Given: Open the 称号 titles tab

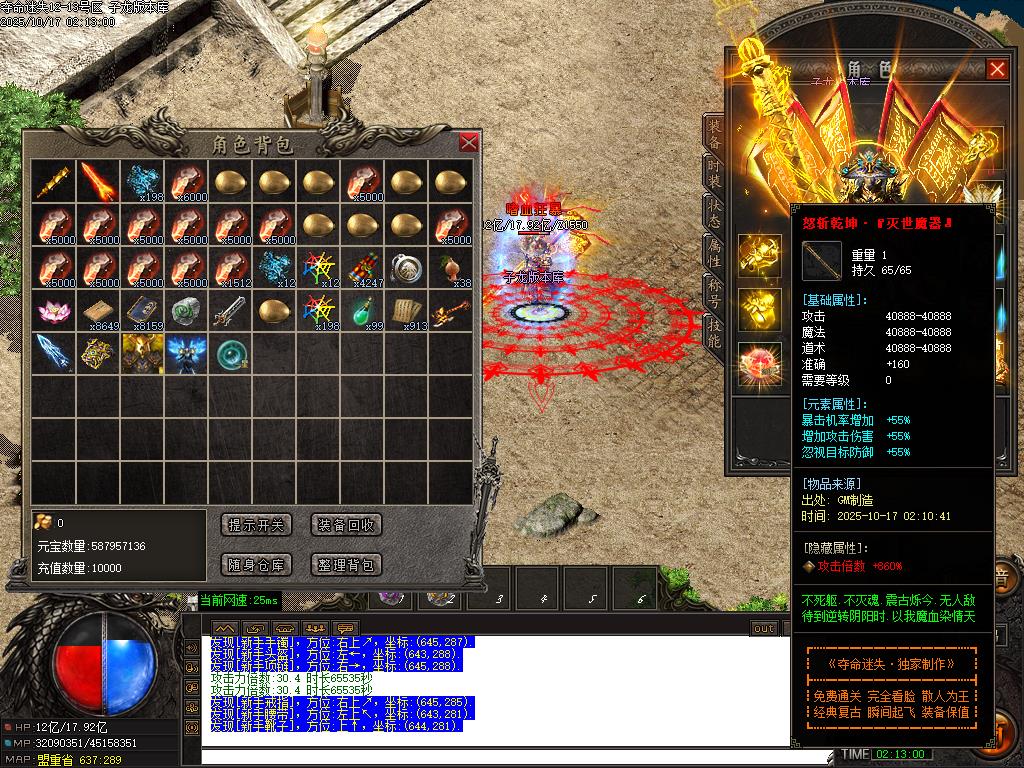Looking at the screenshot, I should coord(714,294).
